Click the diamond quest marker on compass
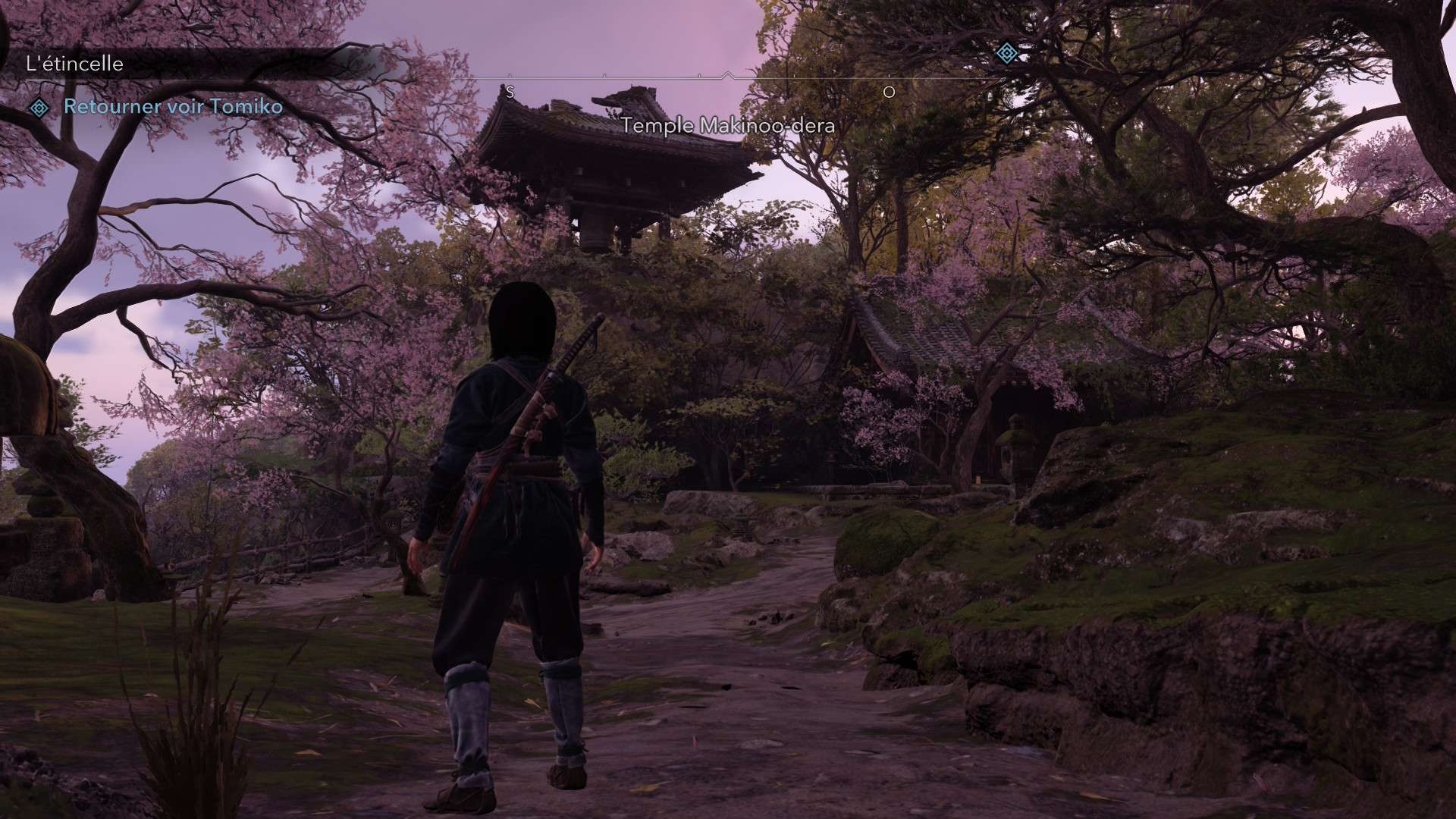 1006,53
